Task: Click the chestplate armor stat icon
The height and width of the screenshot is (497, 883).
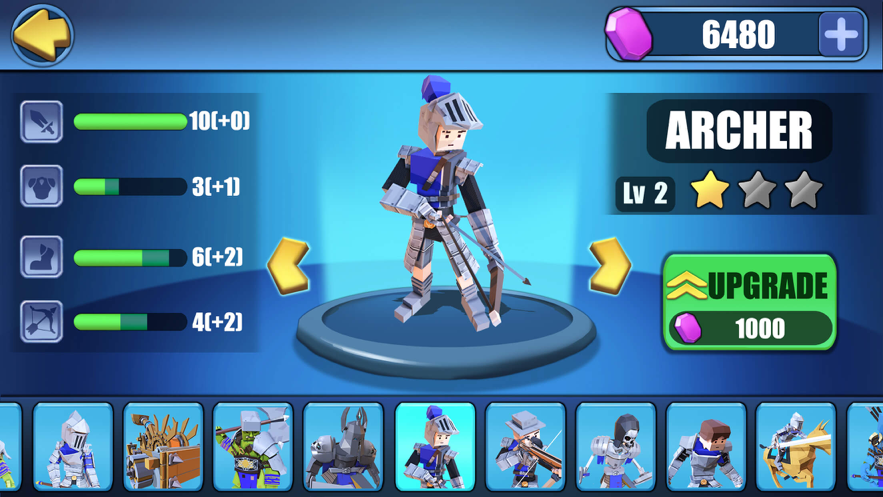Action: click(x=42, y=186)
